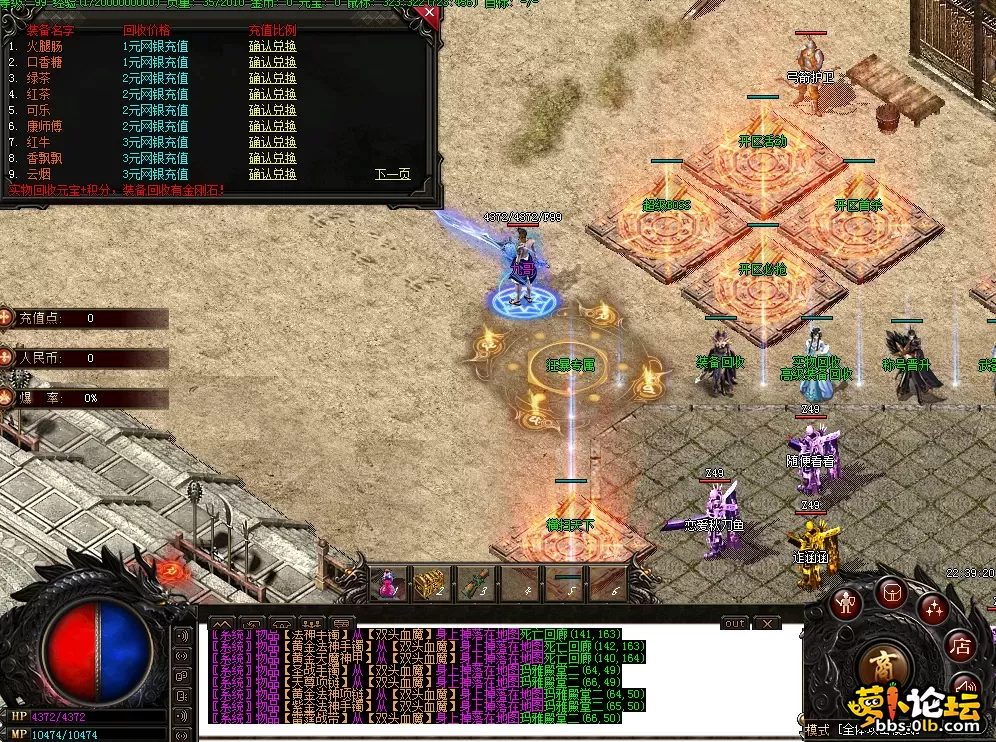Select the gold treasure chest hotbar slot

(x=430, y=584)
